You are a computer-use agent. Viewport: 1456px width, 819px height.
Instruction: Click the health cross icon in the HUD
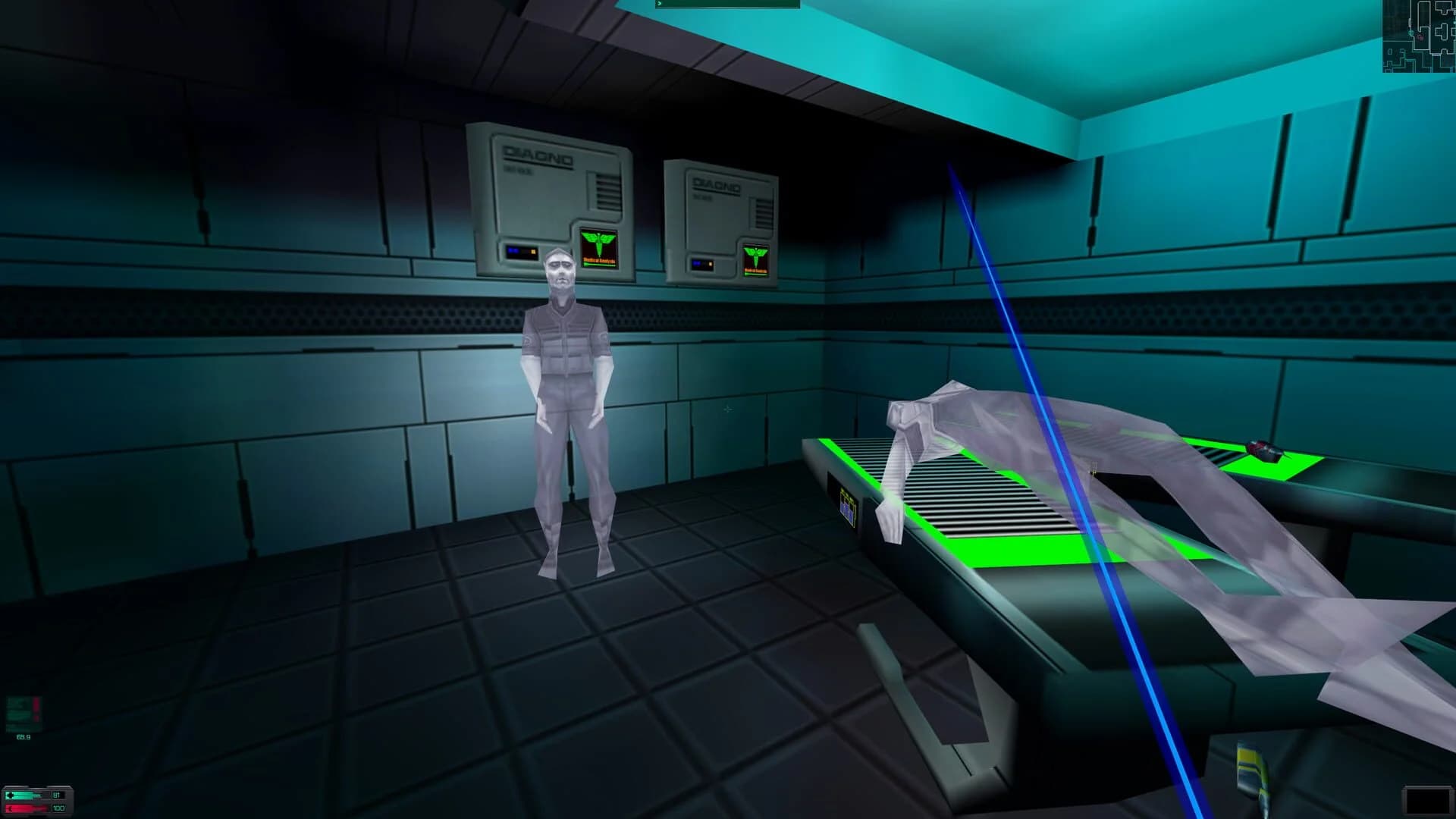[x=10, y=795]
